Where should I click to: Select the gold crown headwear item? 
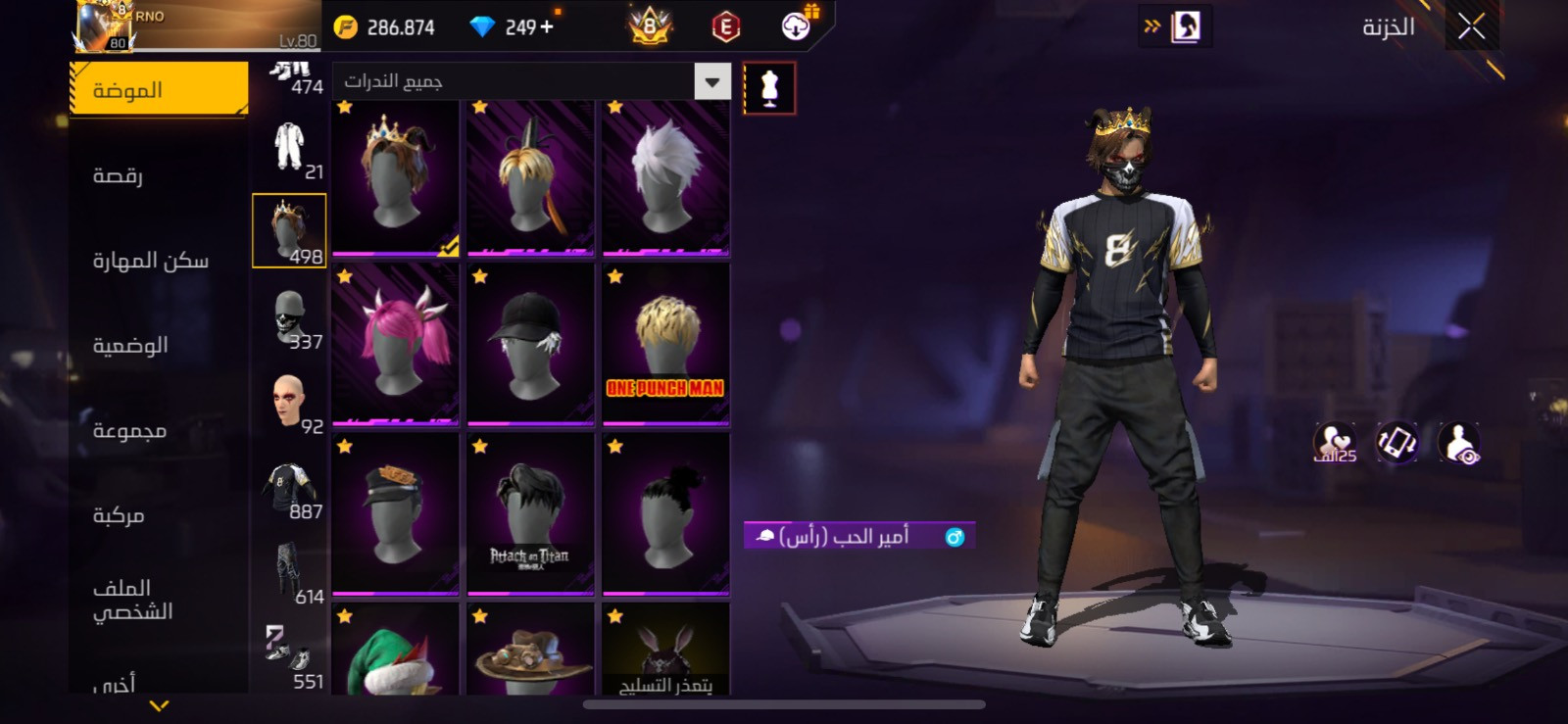396,178
